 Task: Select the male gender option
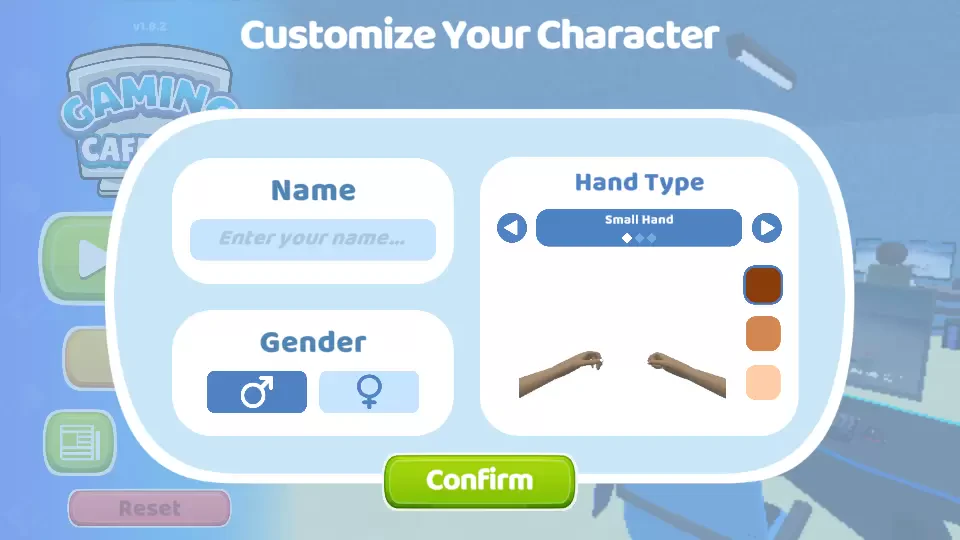tap(257, 392)
